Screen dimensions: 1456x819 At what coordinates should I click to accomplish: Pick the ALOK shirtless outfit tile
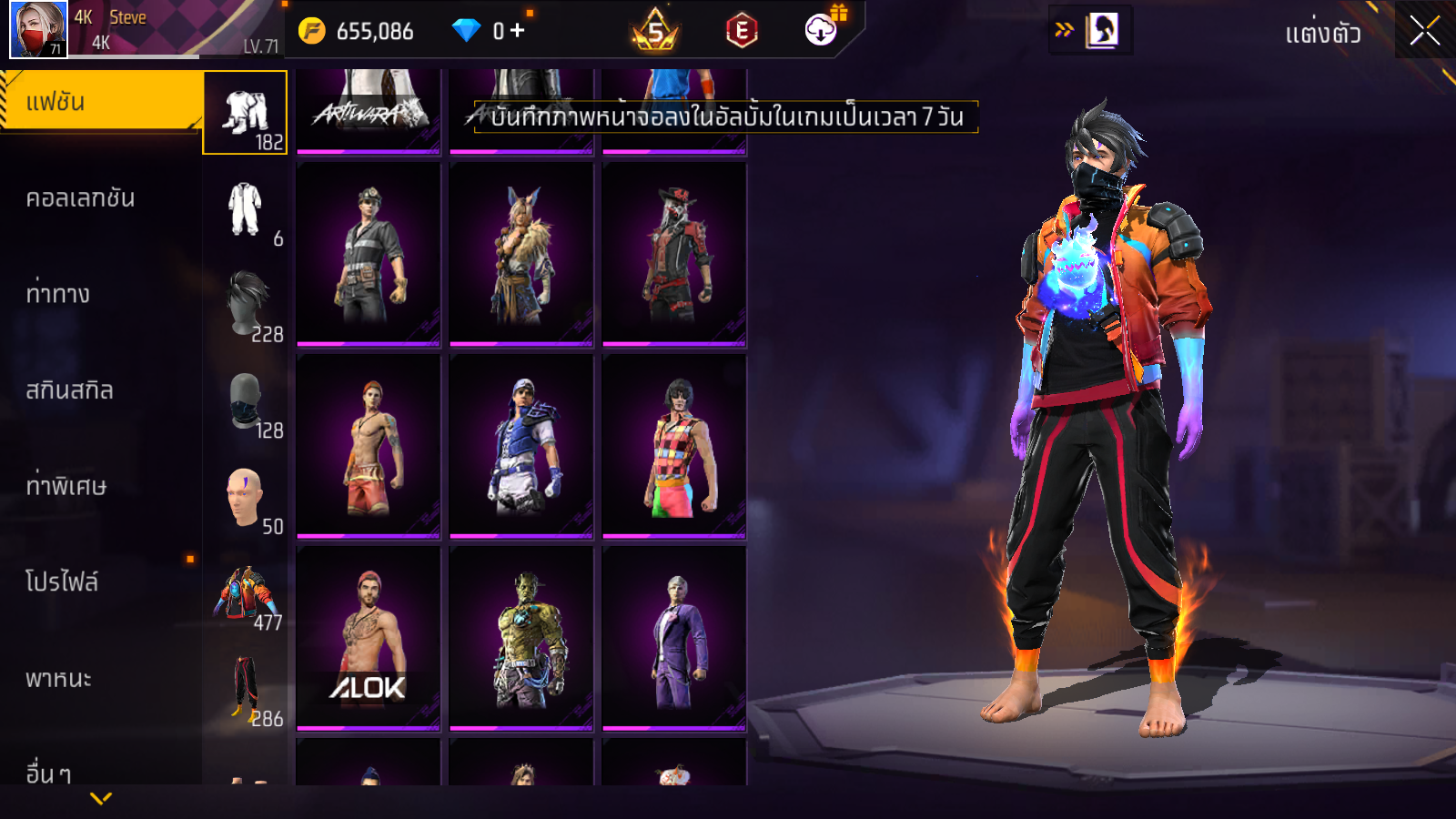pos(369,638)
